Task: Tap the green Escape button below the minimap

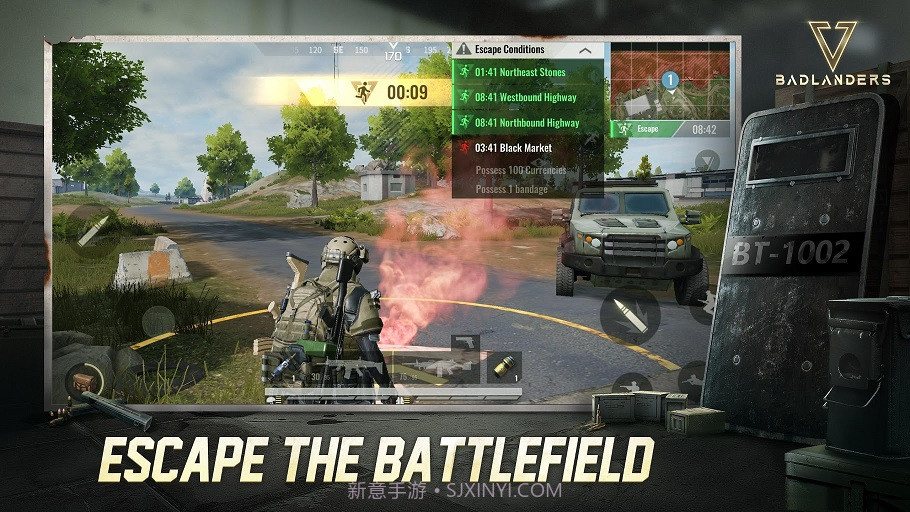Action: [646, 129]
